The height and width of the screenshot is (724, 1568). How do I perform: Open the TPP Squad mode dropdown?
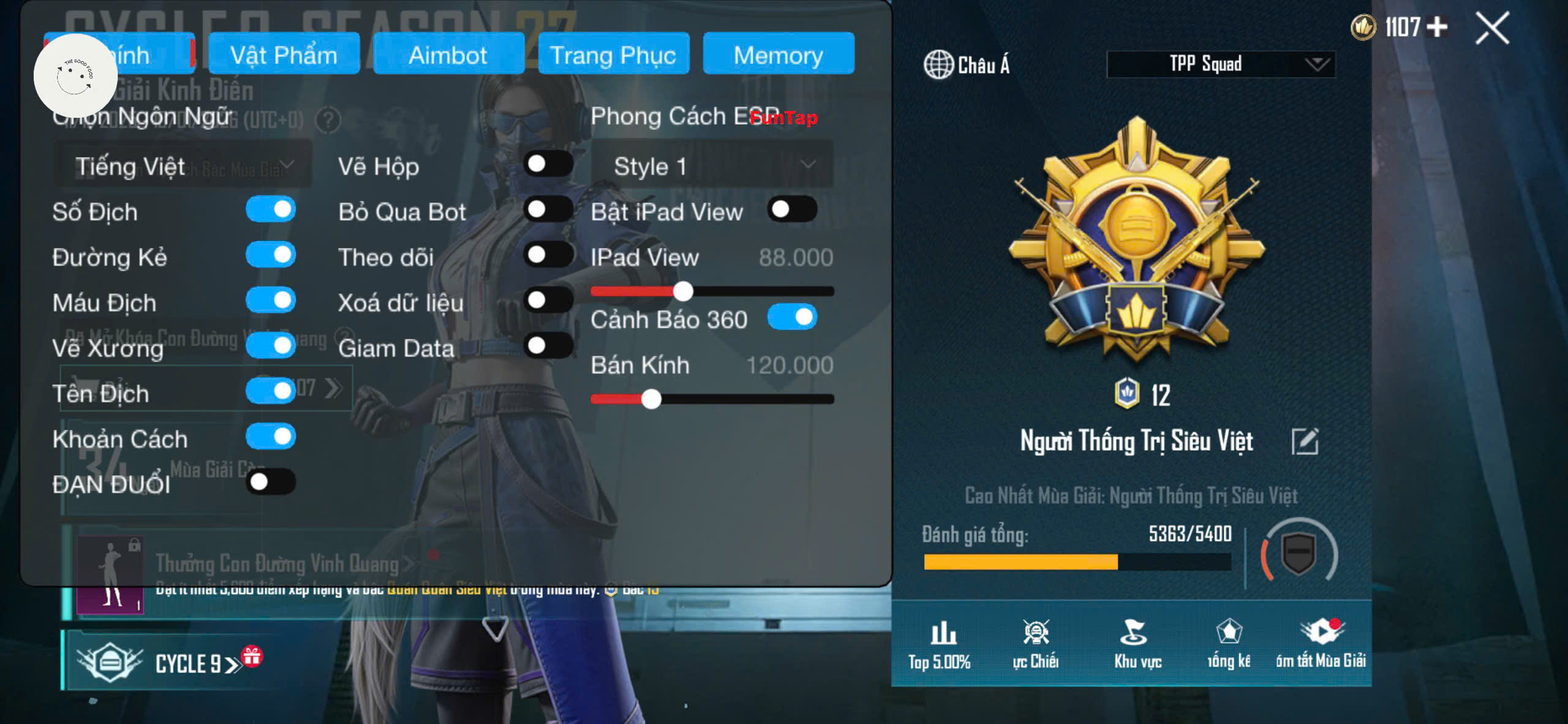(x=1220, y=64)
